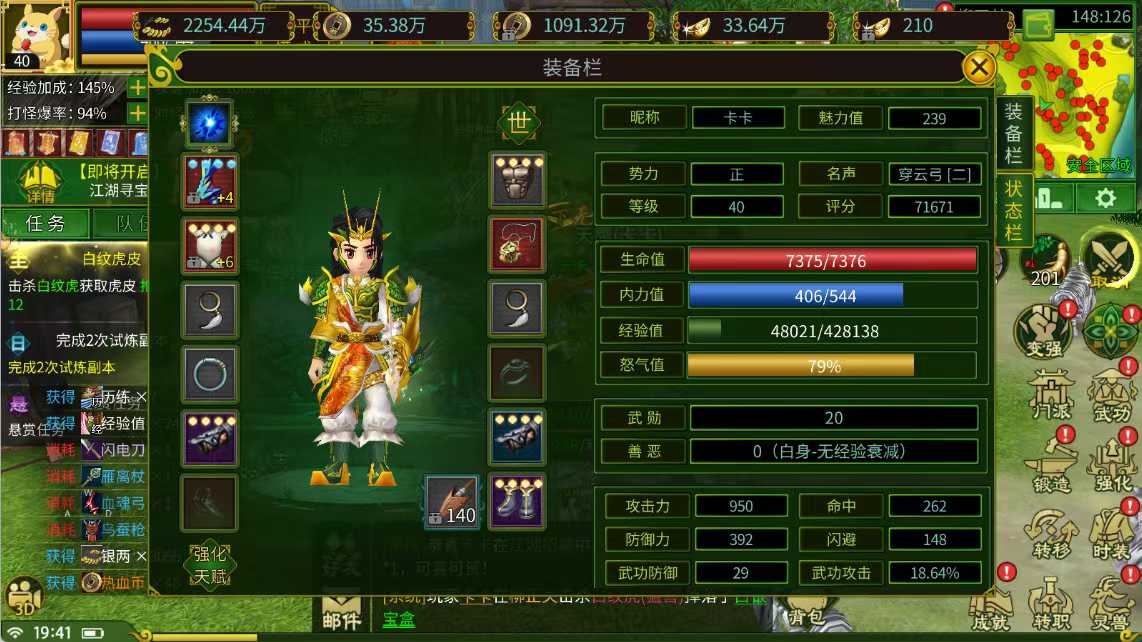The image size is (1142, 642).
Task: Open the 武功 martial arts menu
Action: [x=1111, y=395]
